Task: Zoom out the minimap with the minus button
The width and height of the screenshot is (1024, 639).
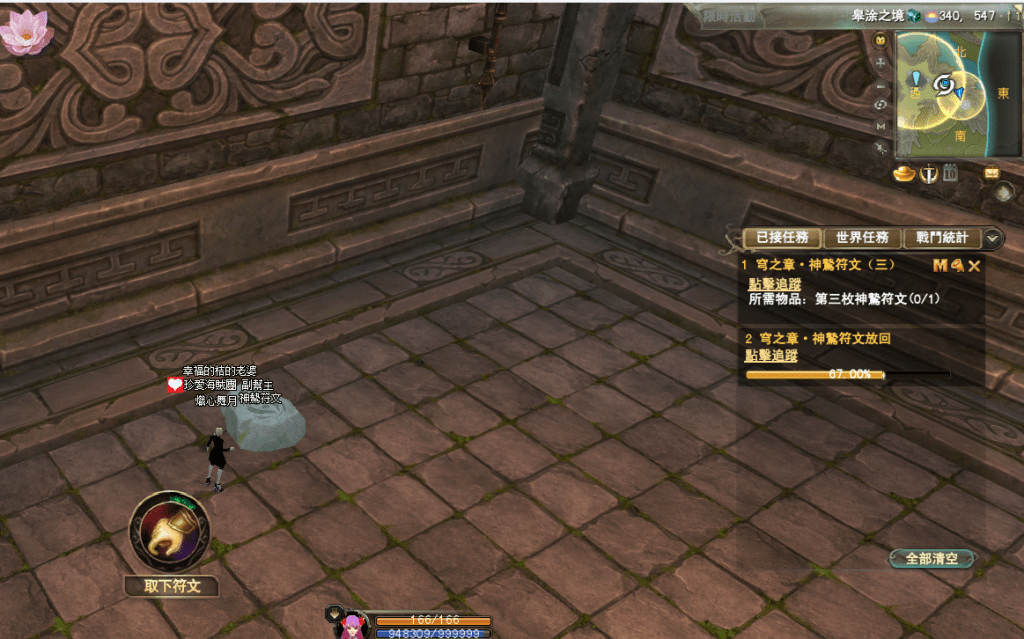Action: (x=880, y=84)
